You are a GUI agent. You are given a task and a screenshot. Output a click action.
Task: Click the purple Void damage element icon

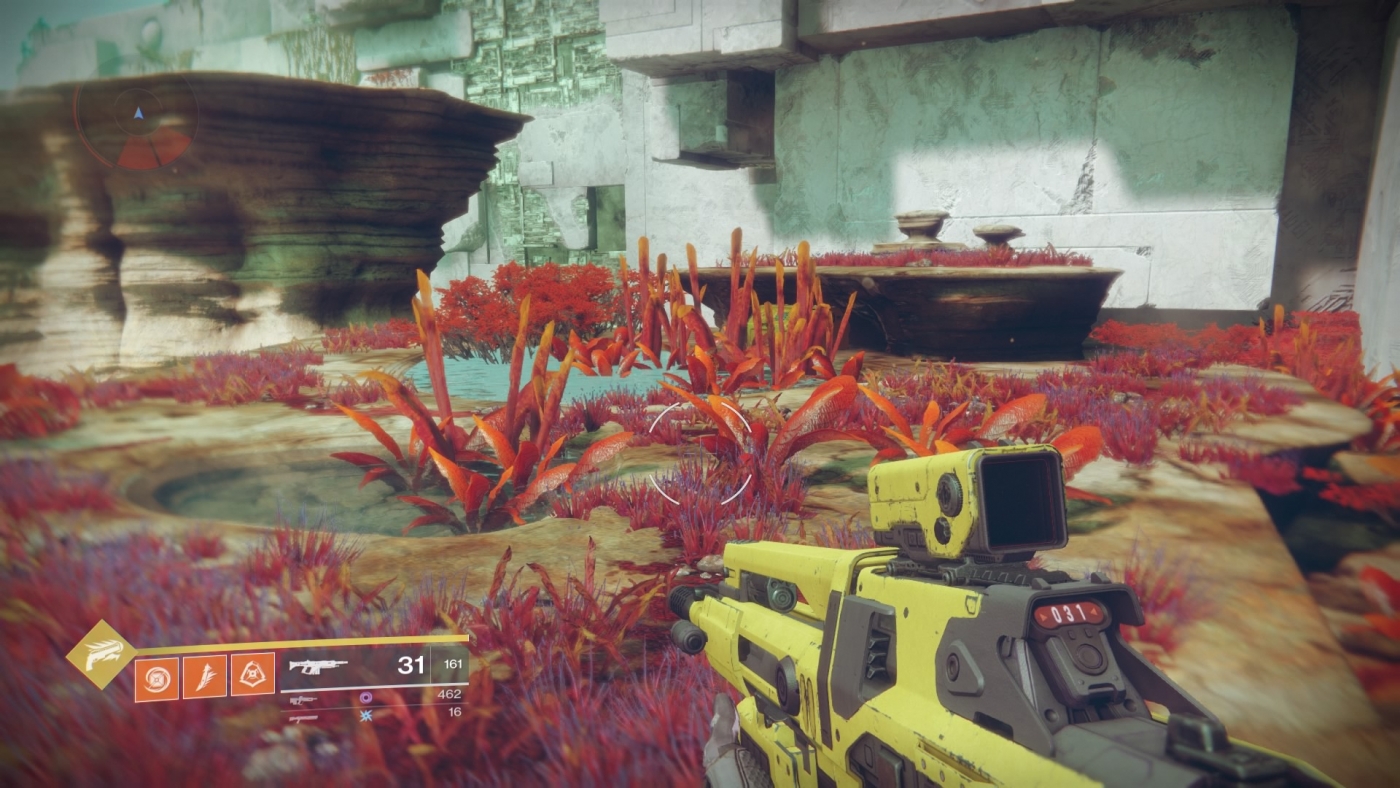click(367, 698)
